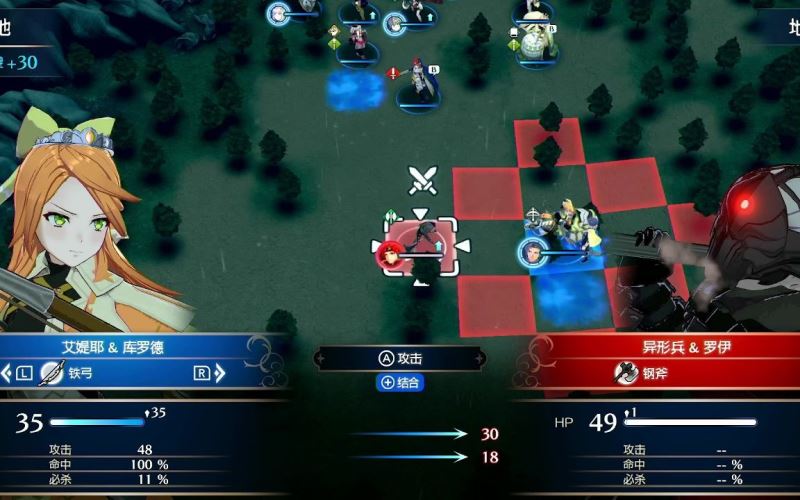Confirm the 攻击 attack command
Image resolution: width=800 pixels, height=500 pixels.
pyautogui.click(x=400, y=358)
